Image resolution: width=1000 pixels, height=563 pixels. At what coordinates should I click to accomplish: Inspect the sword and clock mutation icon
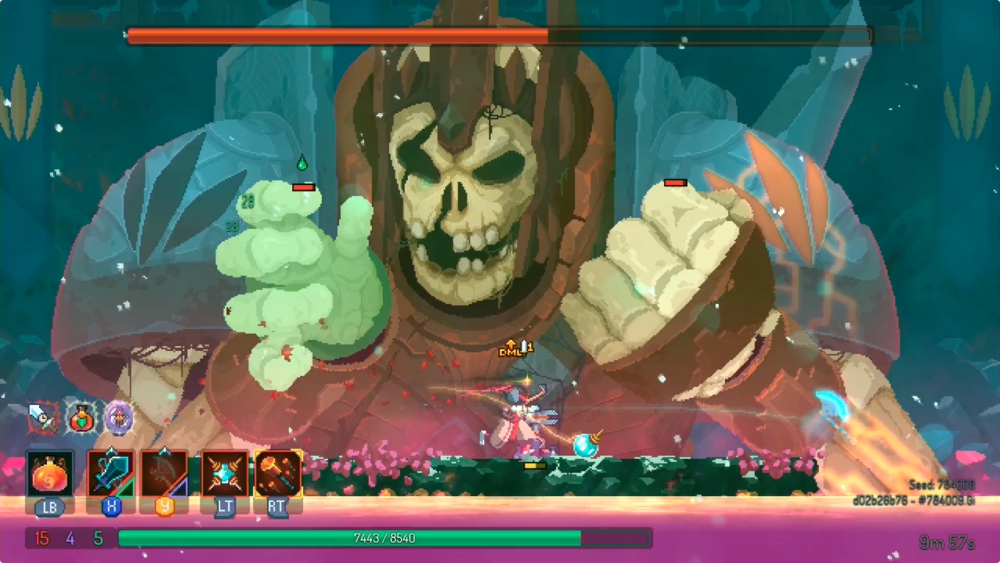pyautogui.click(x=43, y=417)
